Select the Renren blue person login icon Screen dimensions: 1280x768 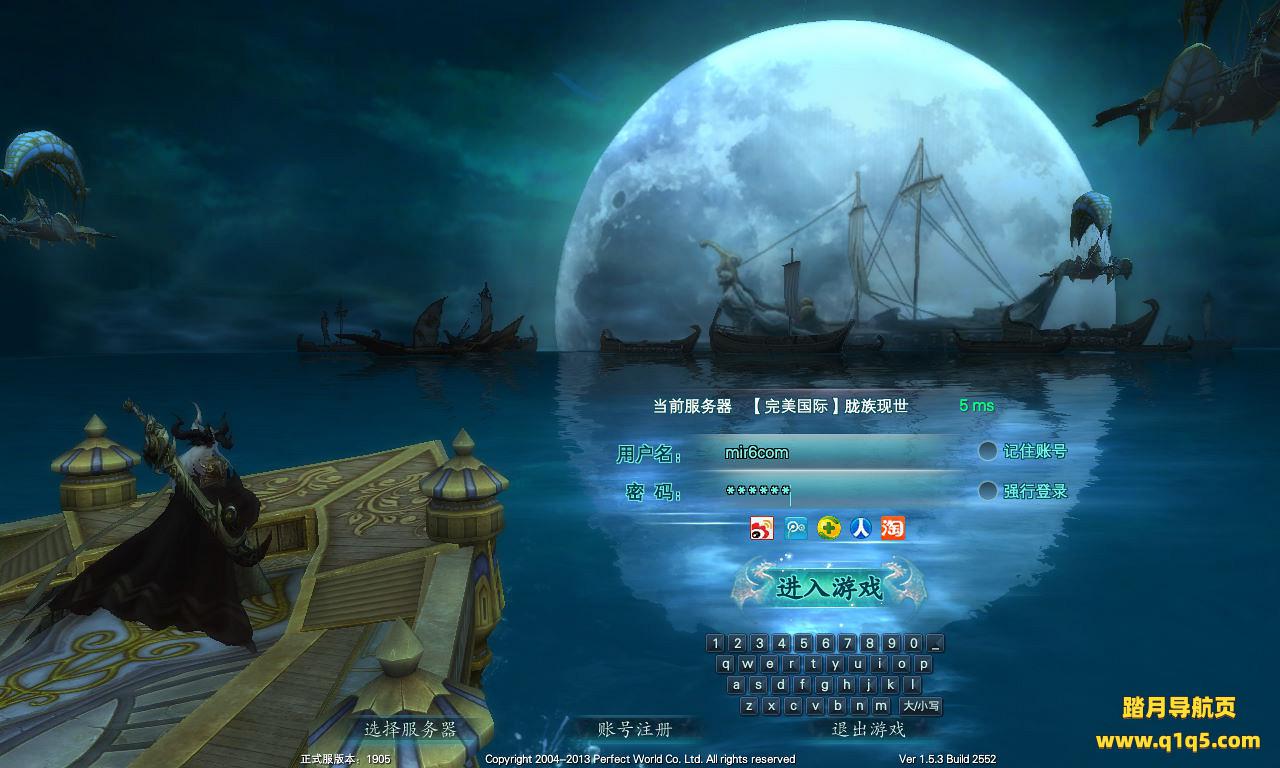(860, 528)
